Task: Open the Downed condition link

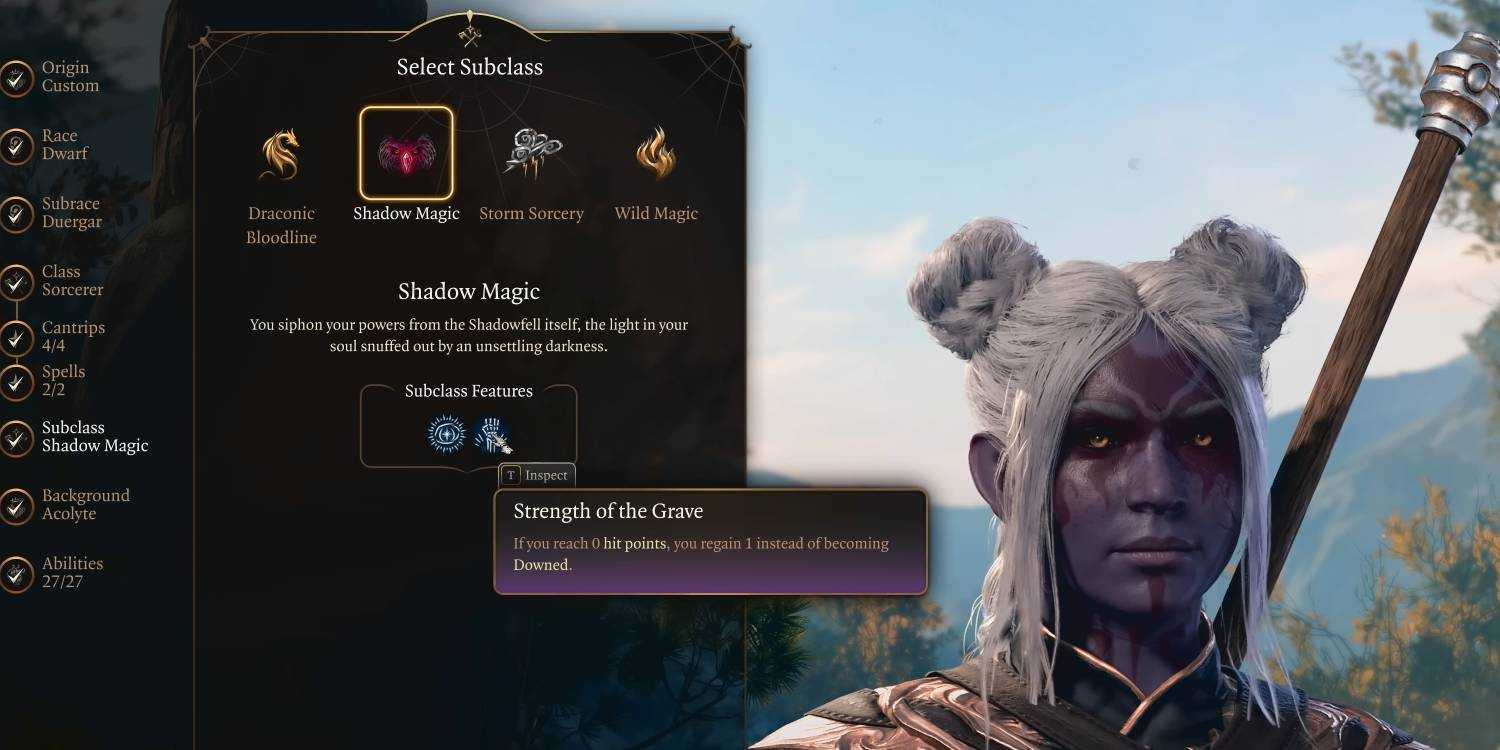Action: click(x=541, y=565)
